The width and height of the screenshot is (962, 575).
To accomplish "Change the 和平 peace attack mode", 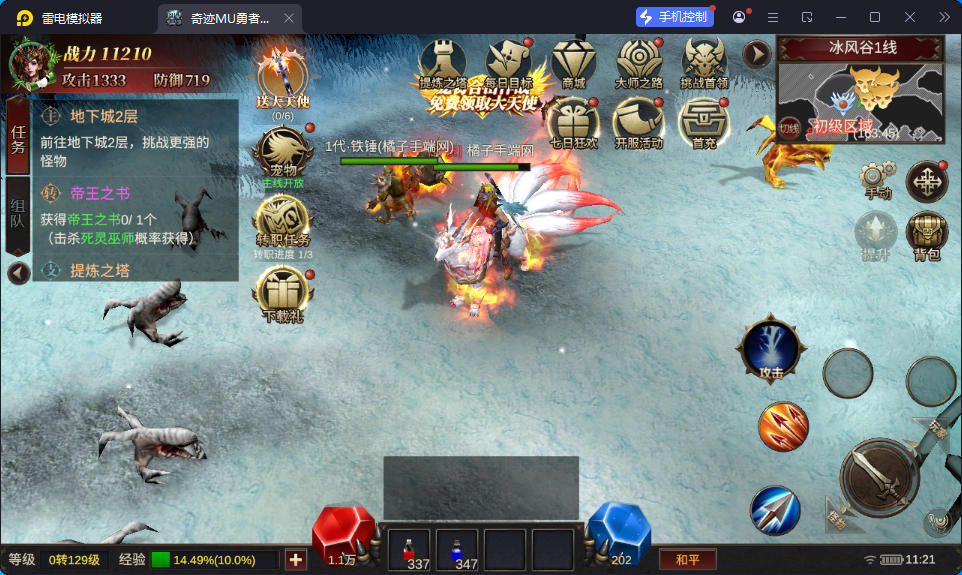I will pyautogui.click(x=688, y=559).
